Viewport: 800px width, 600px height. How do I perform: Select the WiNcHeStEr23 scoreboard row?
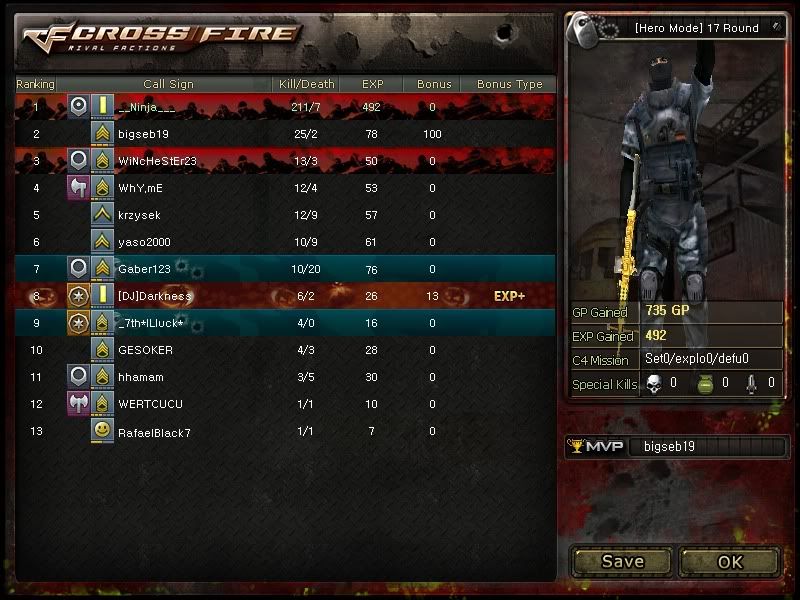(285, 161)
